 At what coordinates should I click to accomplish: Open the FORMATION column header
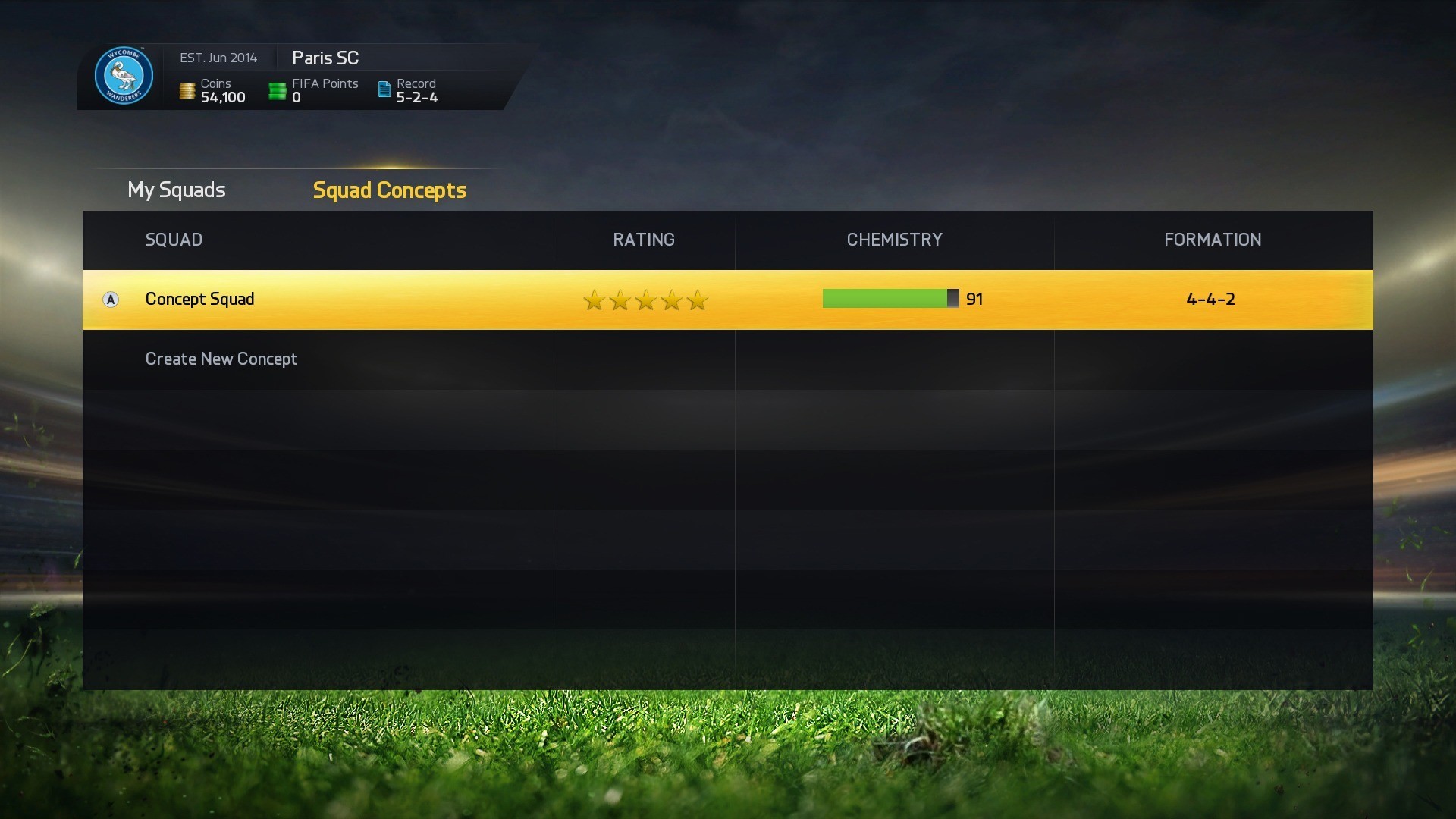1211,240
